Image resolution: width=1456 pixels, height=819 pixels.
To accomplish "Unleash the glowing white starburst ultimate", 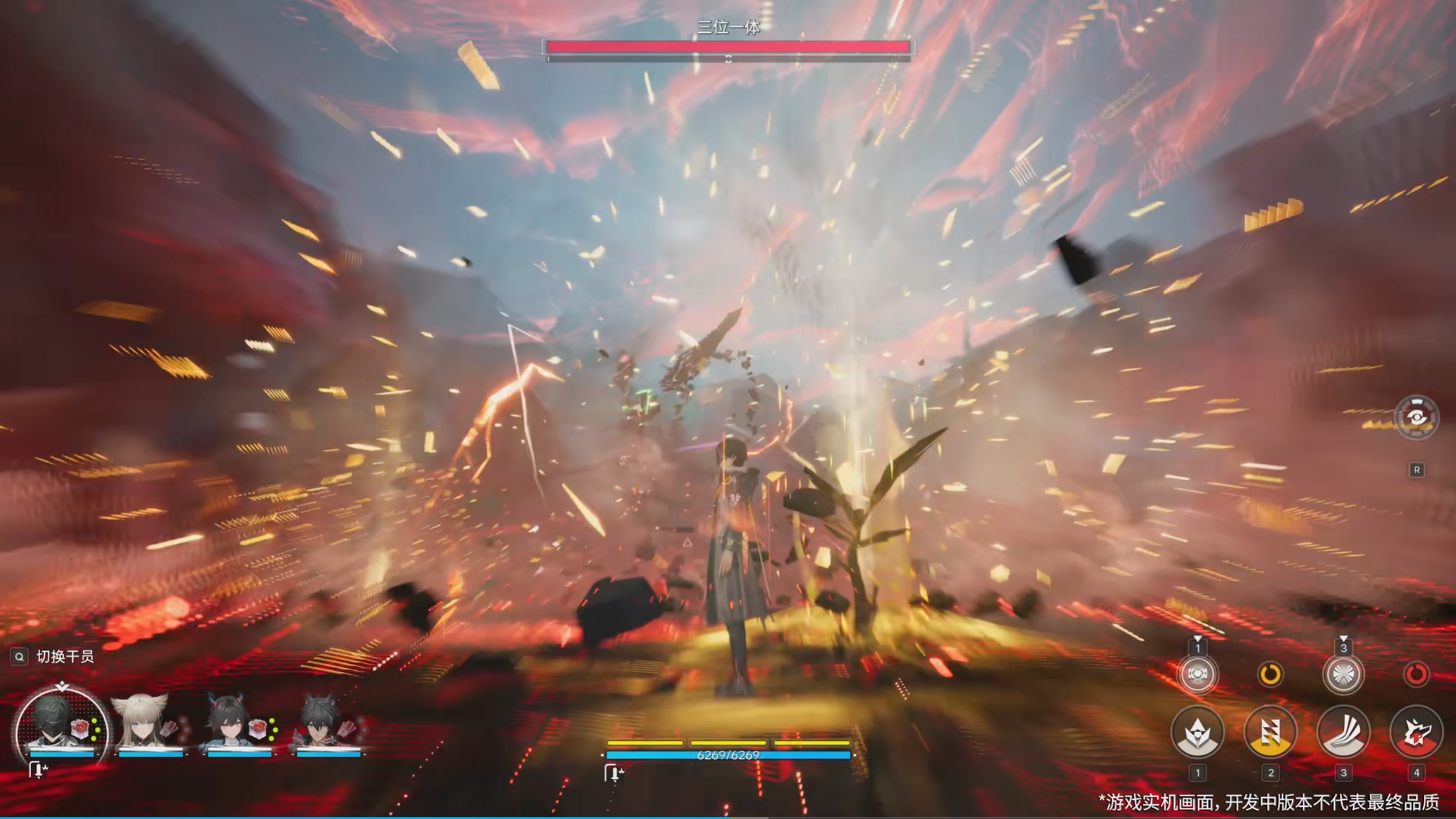I will 1343,674.
